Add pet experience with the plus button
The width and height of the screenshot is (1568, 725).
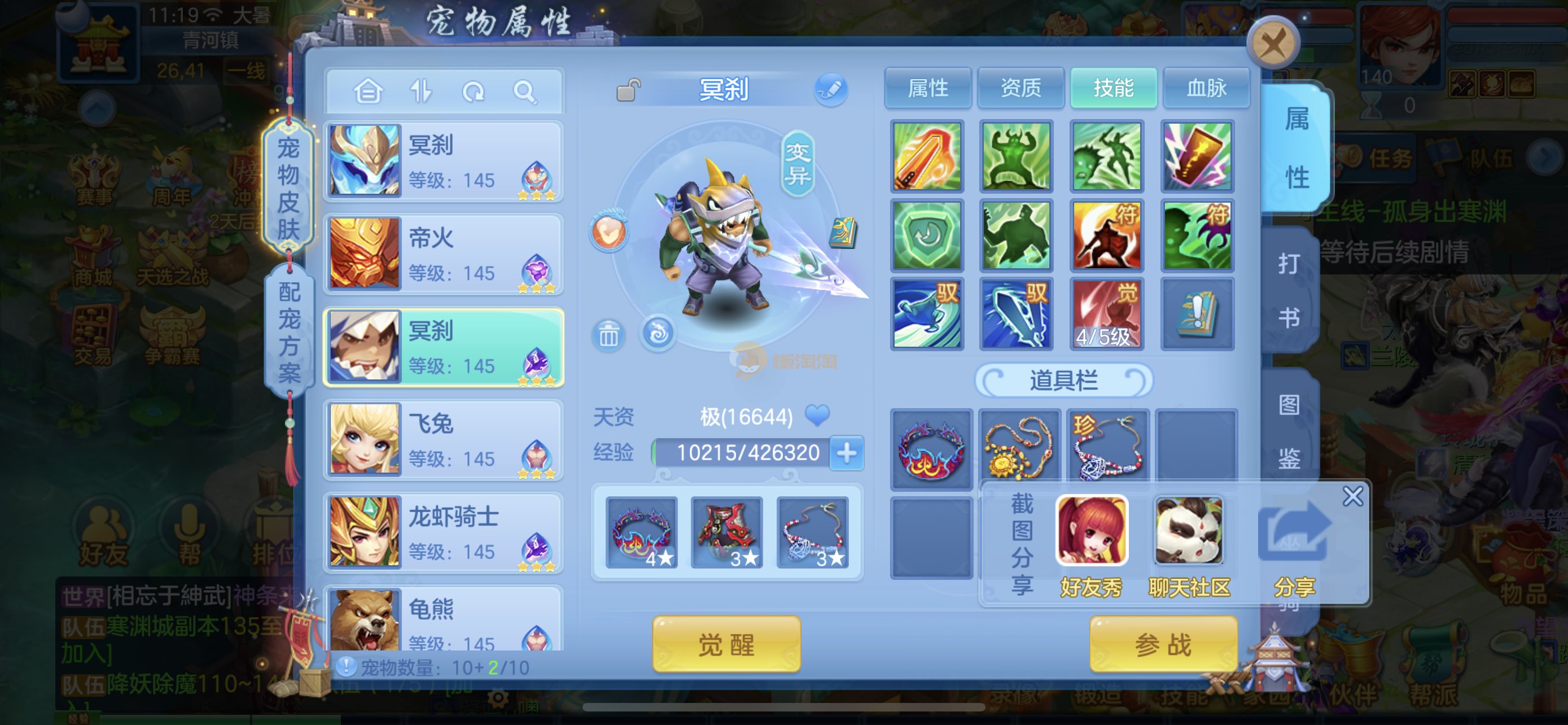click(847, 453)
